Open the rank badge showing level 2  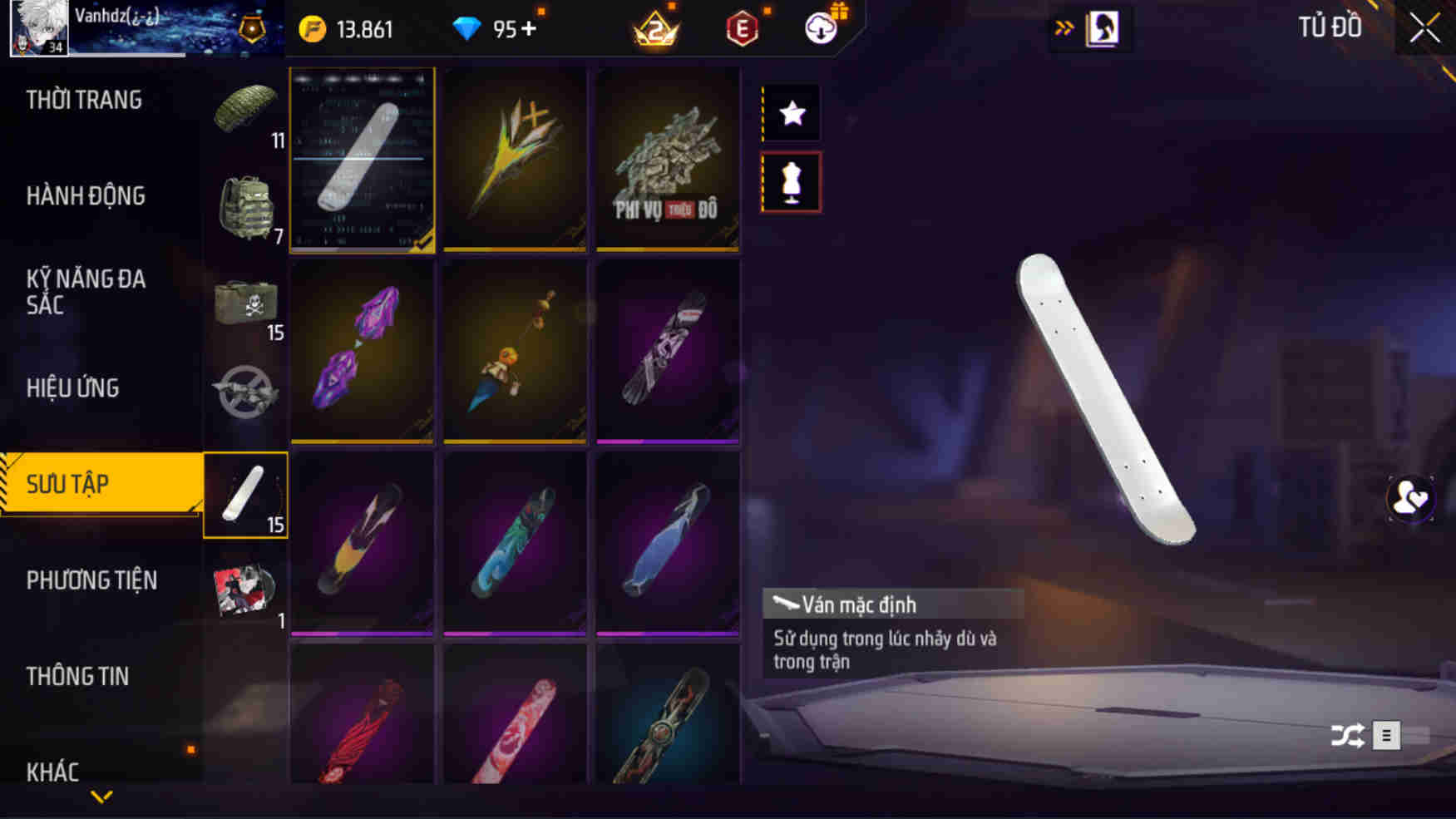coord(657,27)
